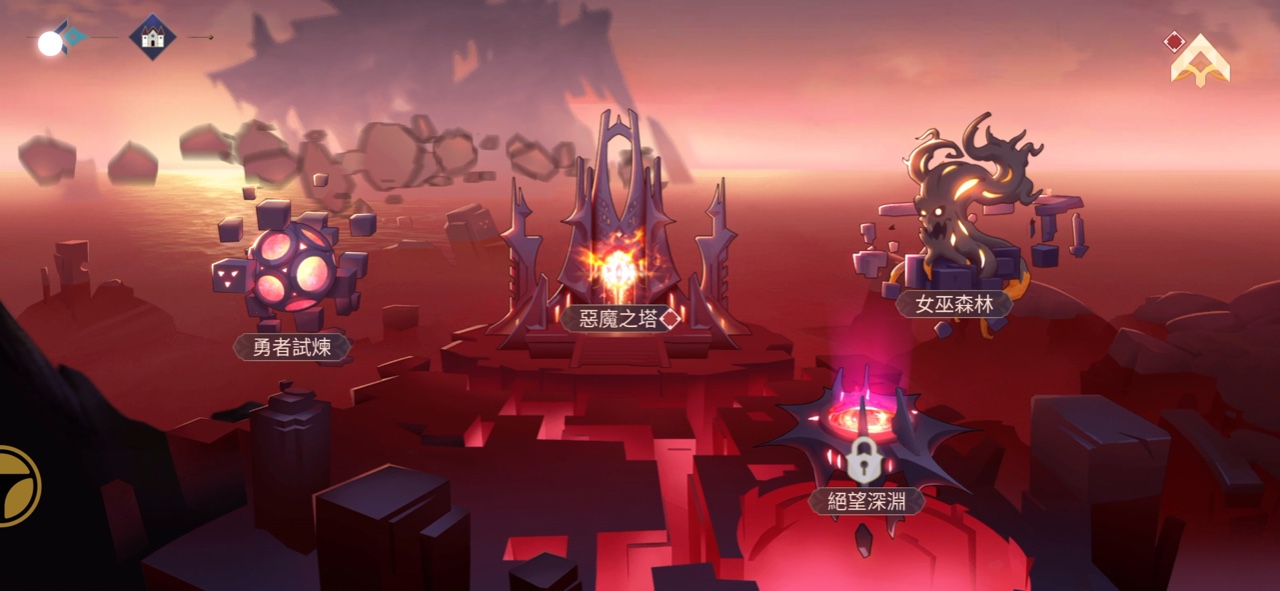Click the teal diamond back arrow
Image resolution: width=1280 pixels, height=591 pixels.
(x=71, y=38)
